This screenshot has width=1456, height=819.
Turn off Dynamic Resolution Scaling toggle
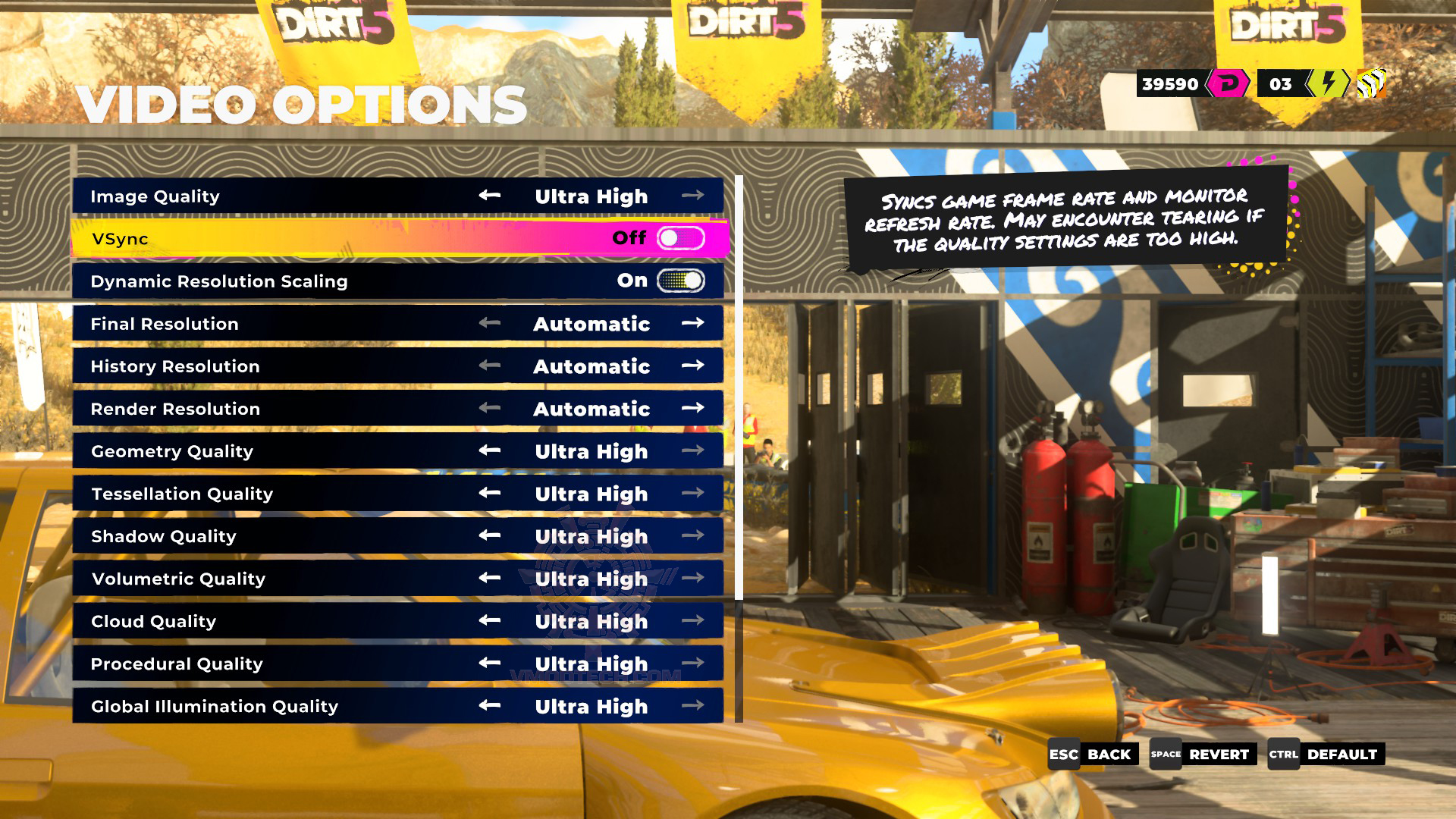tap(680, 281)
